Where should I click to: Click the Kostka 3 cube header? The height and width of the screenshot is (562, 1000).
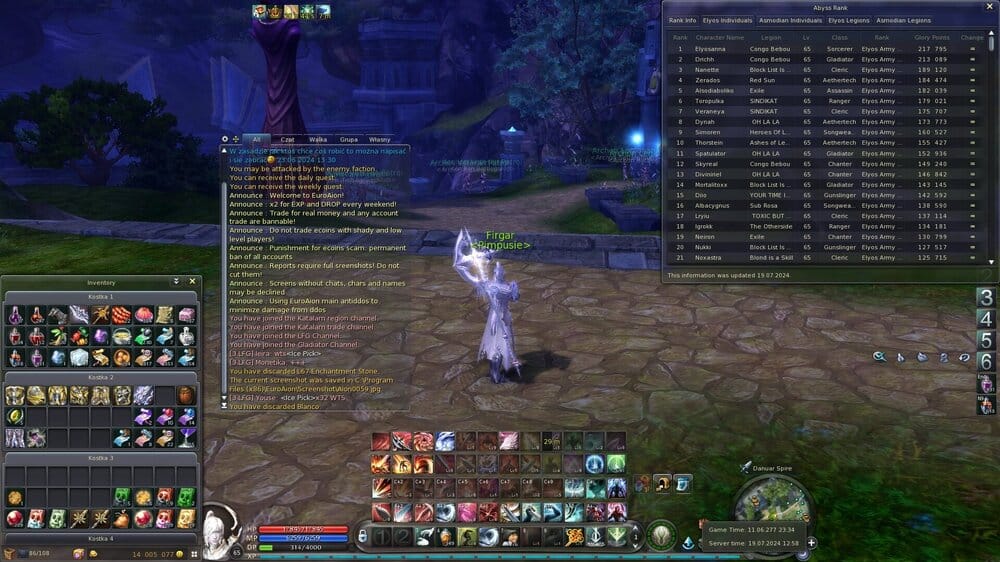click(101, 458)
